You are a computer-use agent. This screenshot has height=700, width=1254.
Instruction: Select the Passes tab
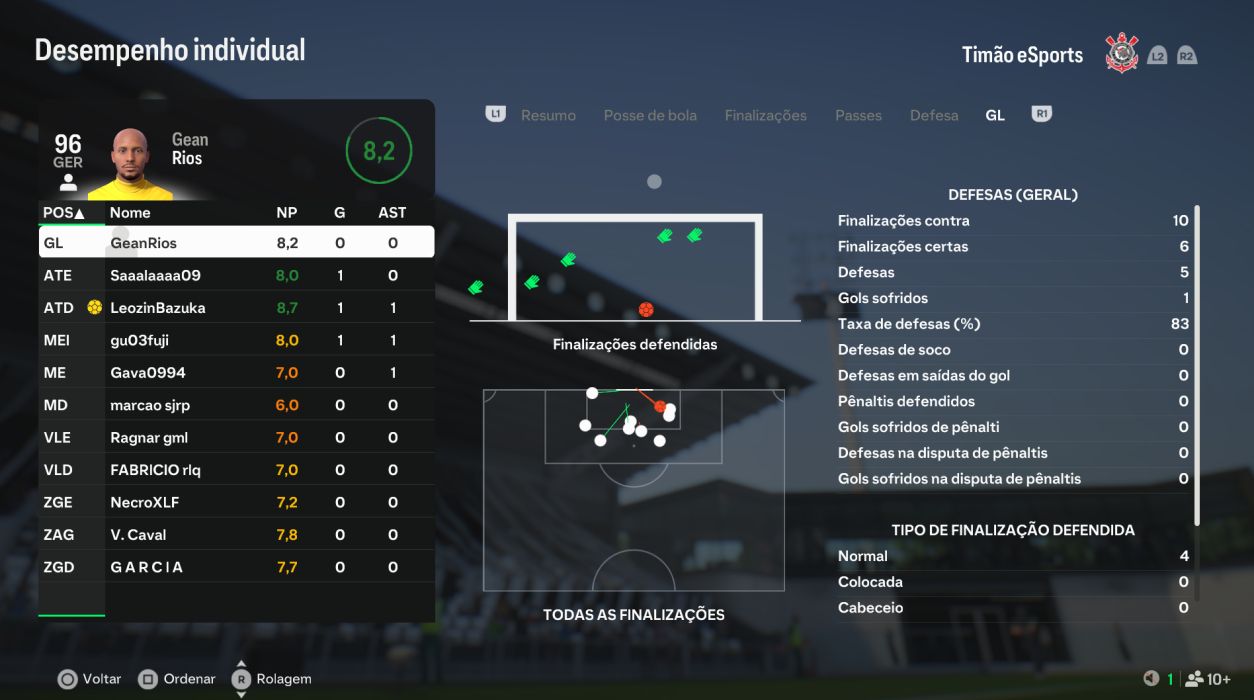(x=858, y=116)
